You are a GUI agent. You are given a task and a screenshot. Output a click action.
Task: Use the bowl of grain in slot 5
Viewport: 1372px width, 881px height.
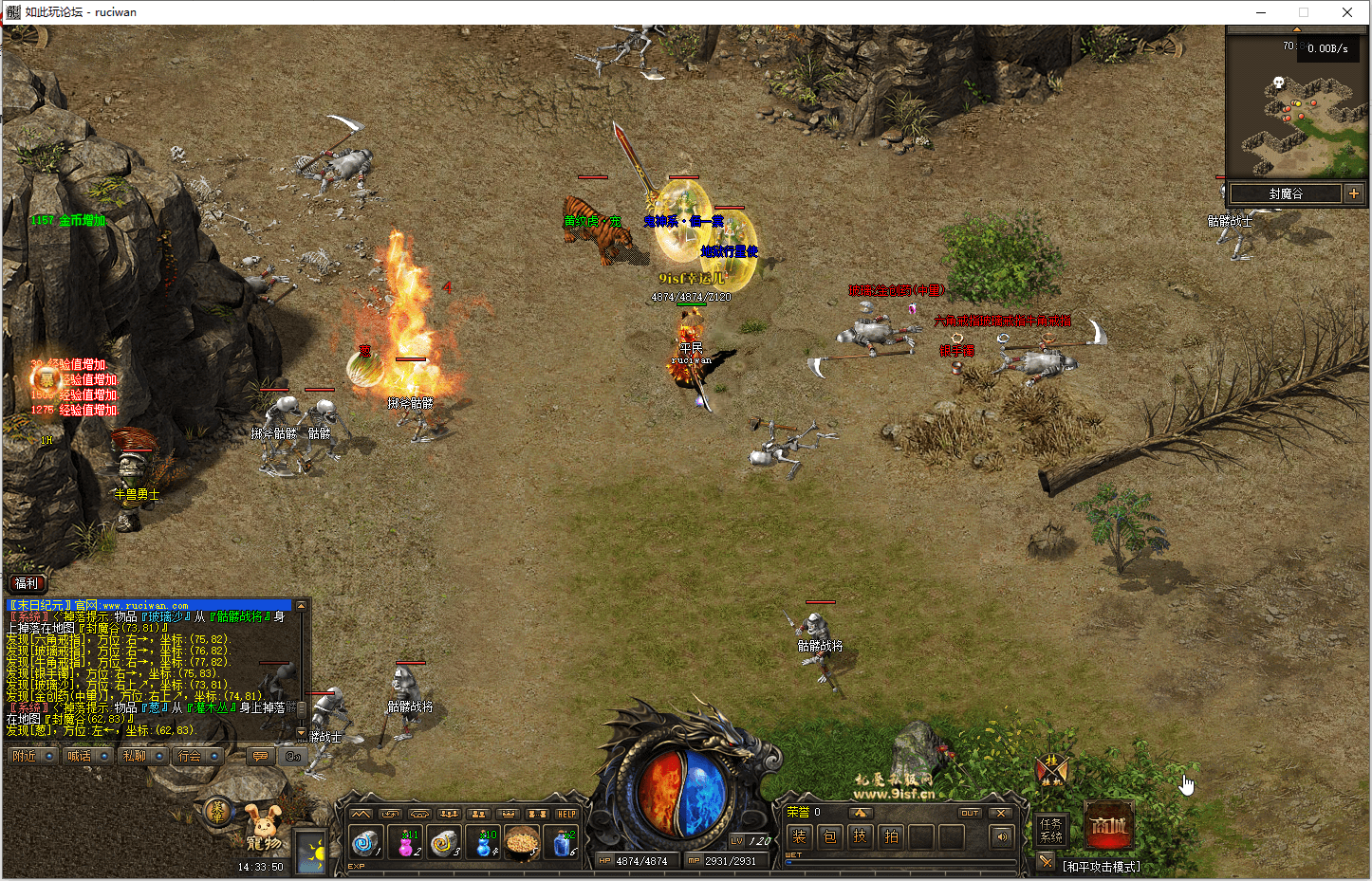[522, 842]
